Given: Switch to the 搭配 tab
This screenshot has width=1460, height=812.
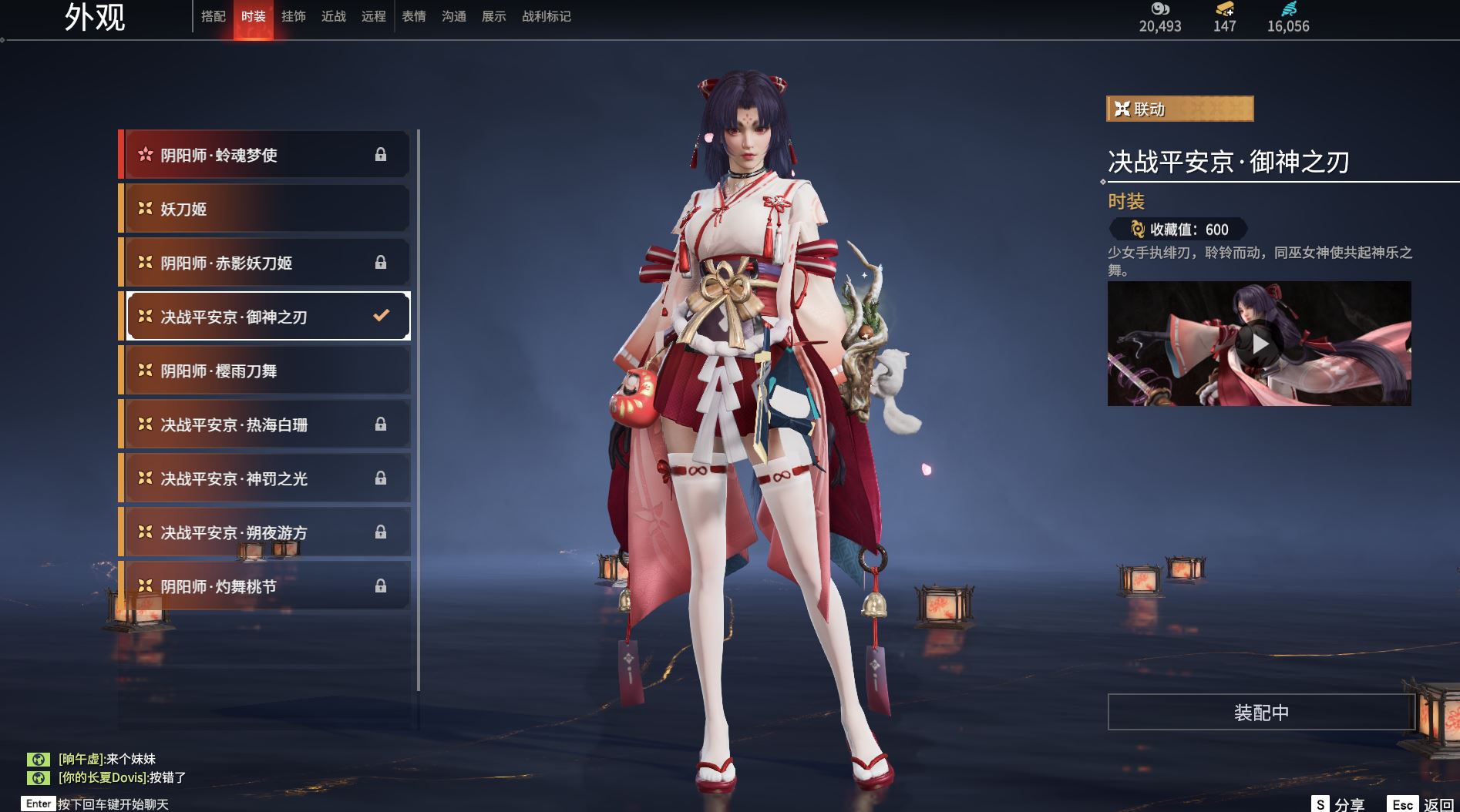Looking at the screenshot, I should pos(214,16).
